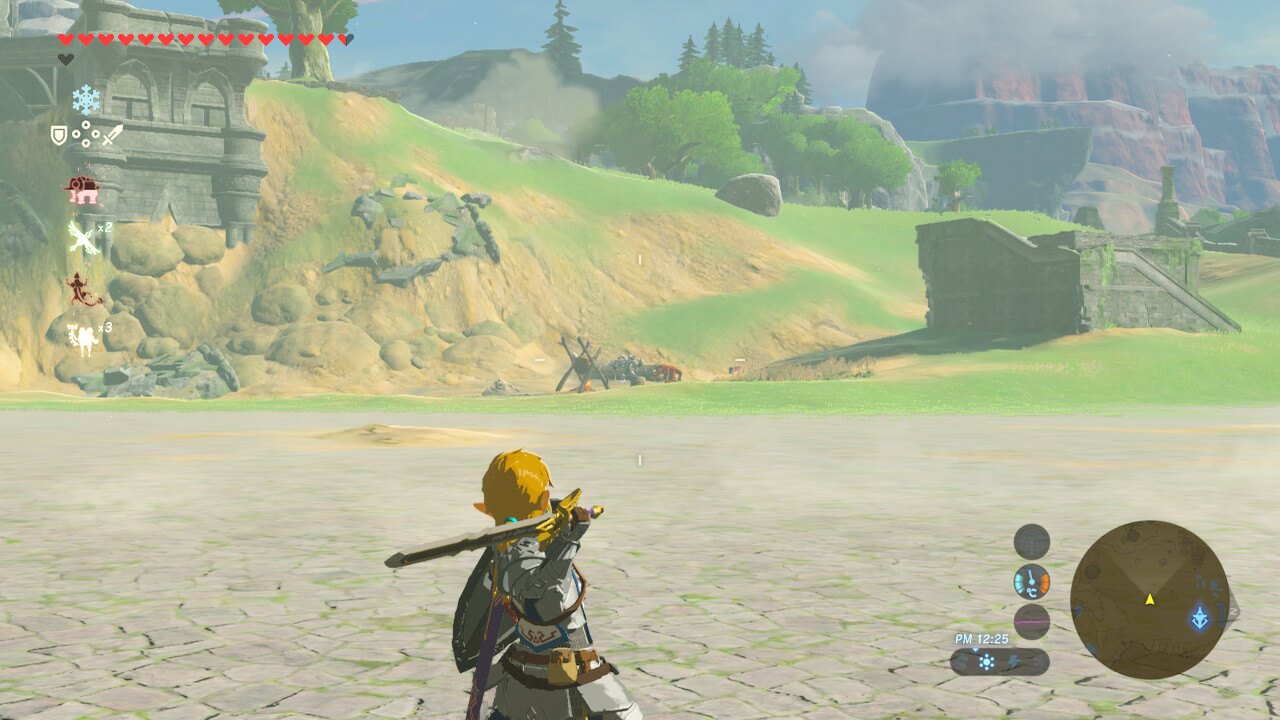Click the noise meter circle
Viewport: 1280px width, 720px height.
pos(1031,622)
